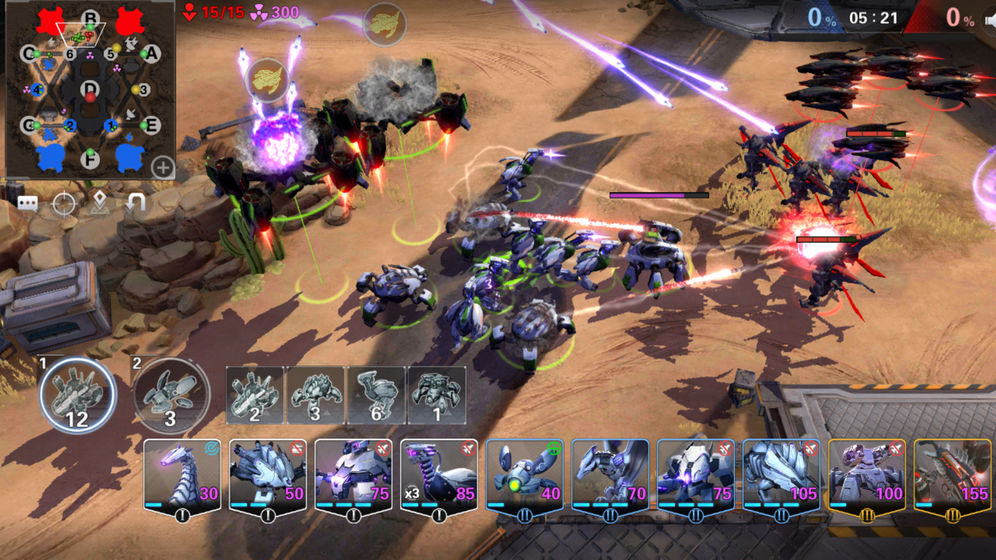This screenshot has width=996, height=560.
Task: Tap the diamond waypoint marker command
Action: (x=100, y=204)
